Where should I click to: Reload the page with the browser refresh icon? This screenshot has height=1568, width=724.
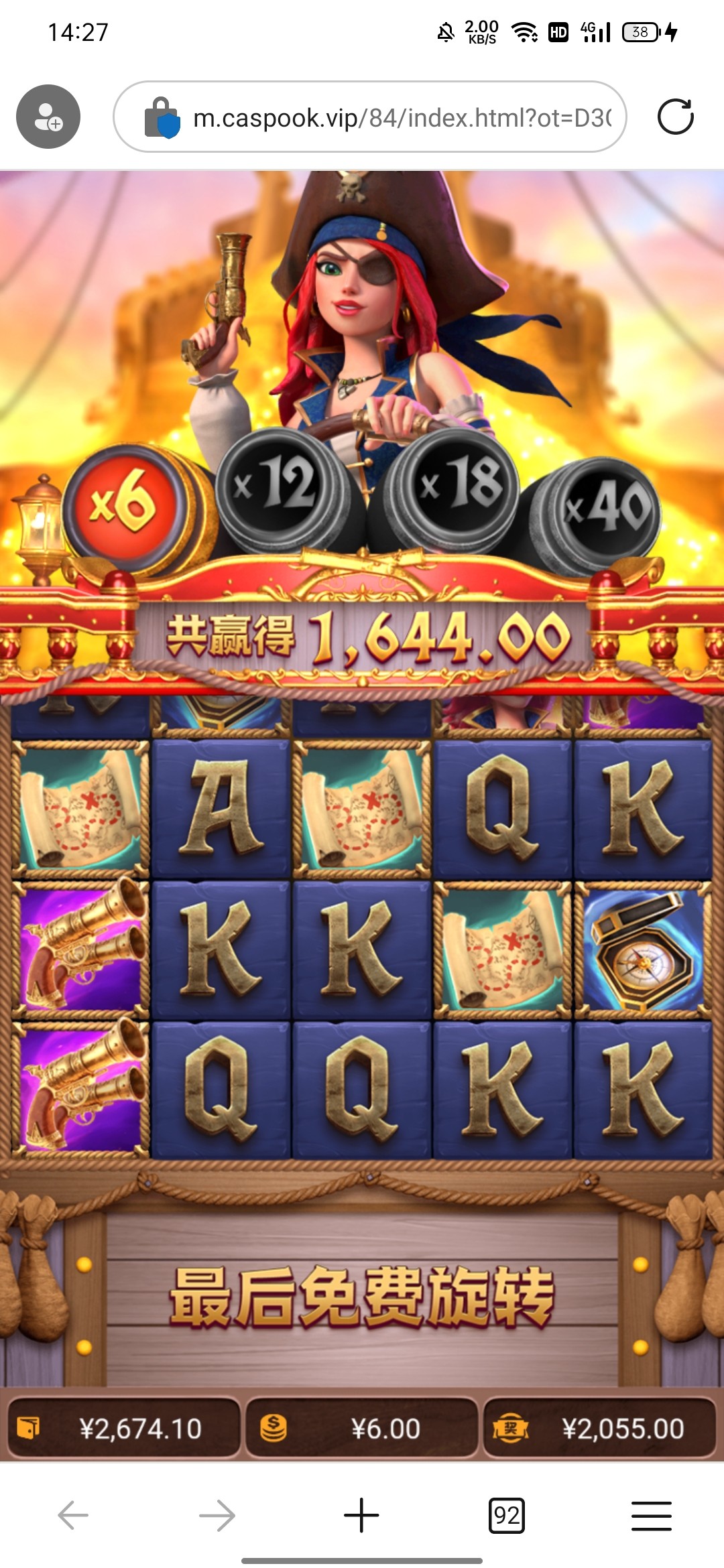tap(675, 117)
